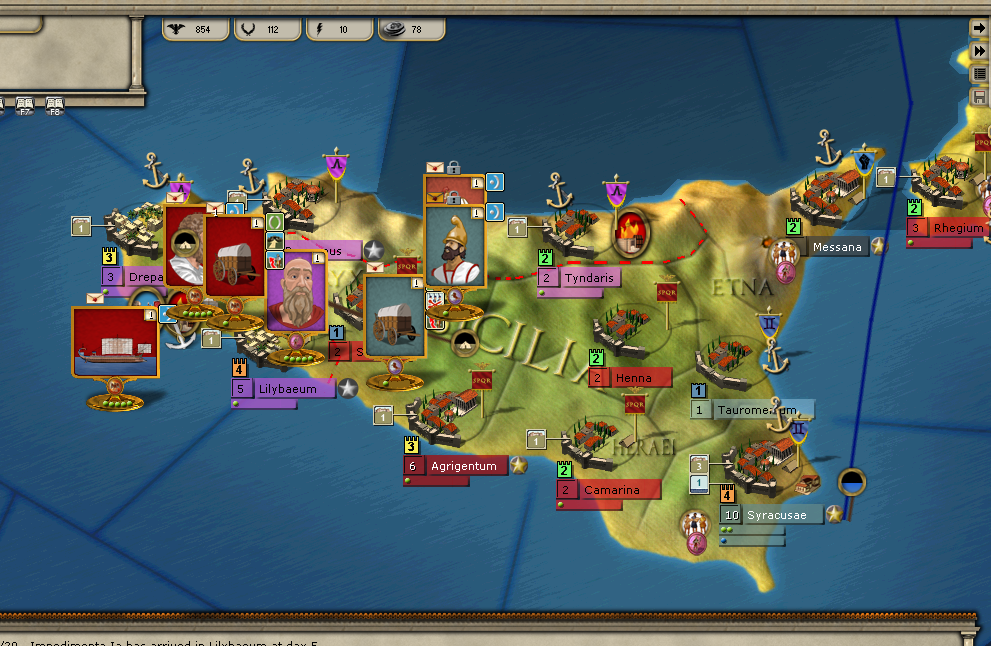
Task: Select the warship fleet unit card
Action: coord(115,341)
